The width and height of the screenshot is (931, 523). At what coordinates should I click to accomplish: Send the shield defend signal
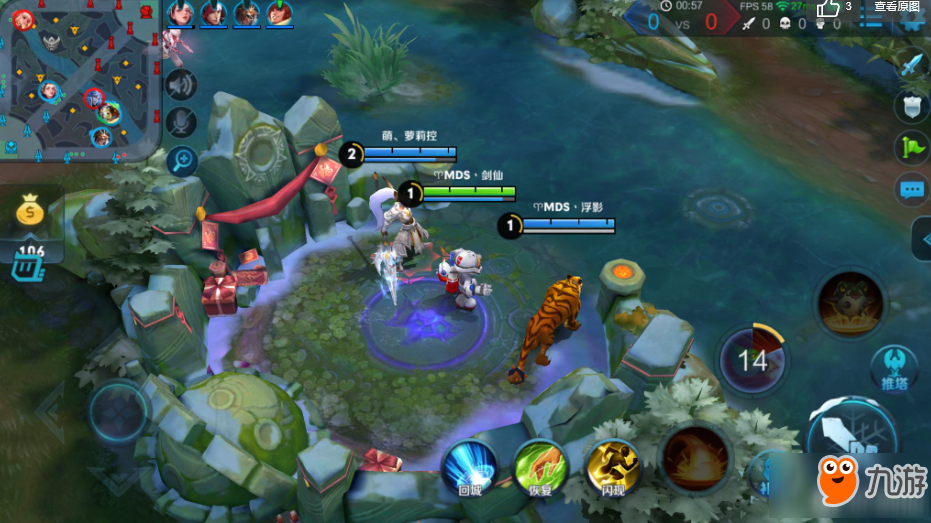click(910, 106)
